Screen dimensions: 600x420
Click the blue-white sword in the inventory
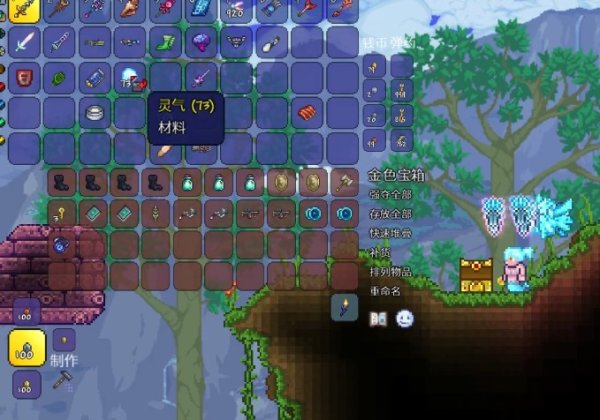[x=26, y=43]
